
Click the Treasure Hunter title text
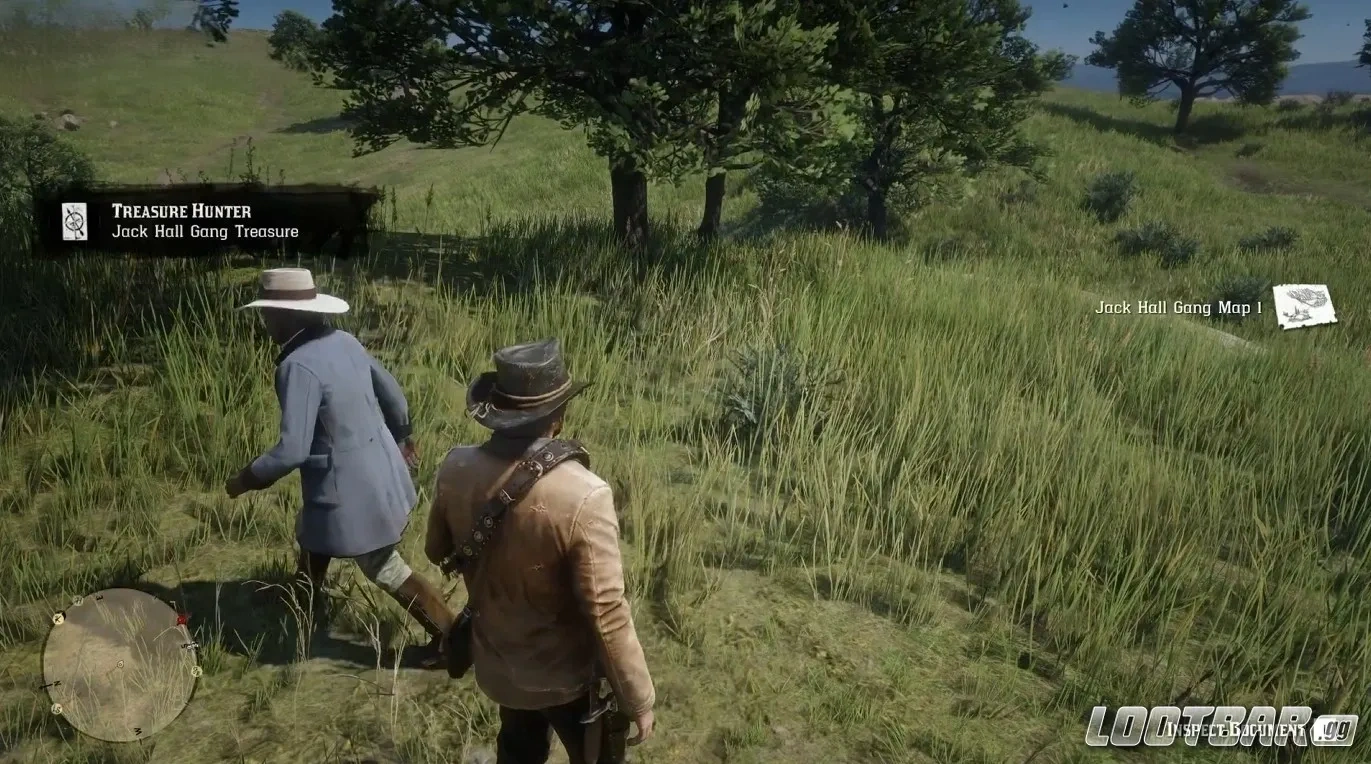[180, 211]
